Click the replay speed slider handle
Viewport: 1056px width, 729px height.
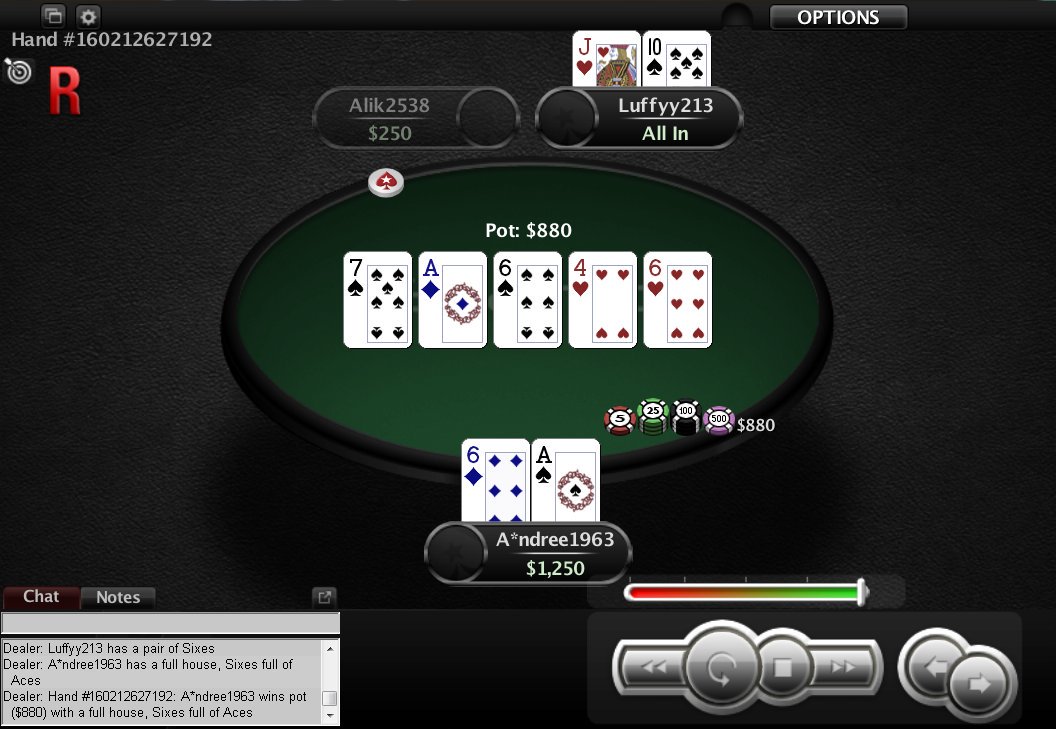pos(862,592)
